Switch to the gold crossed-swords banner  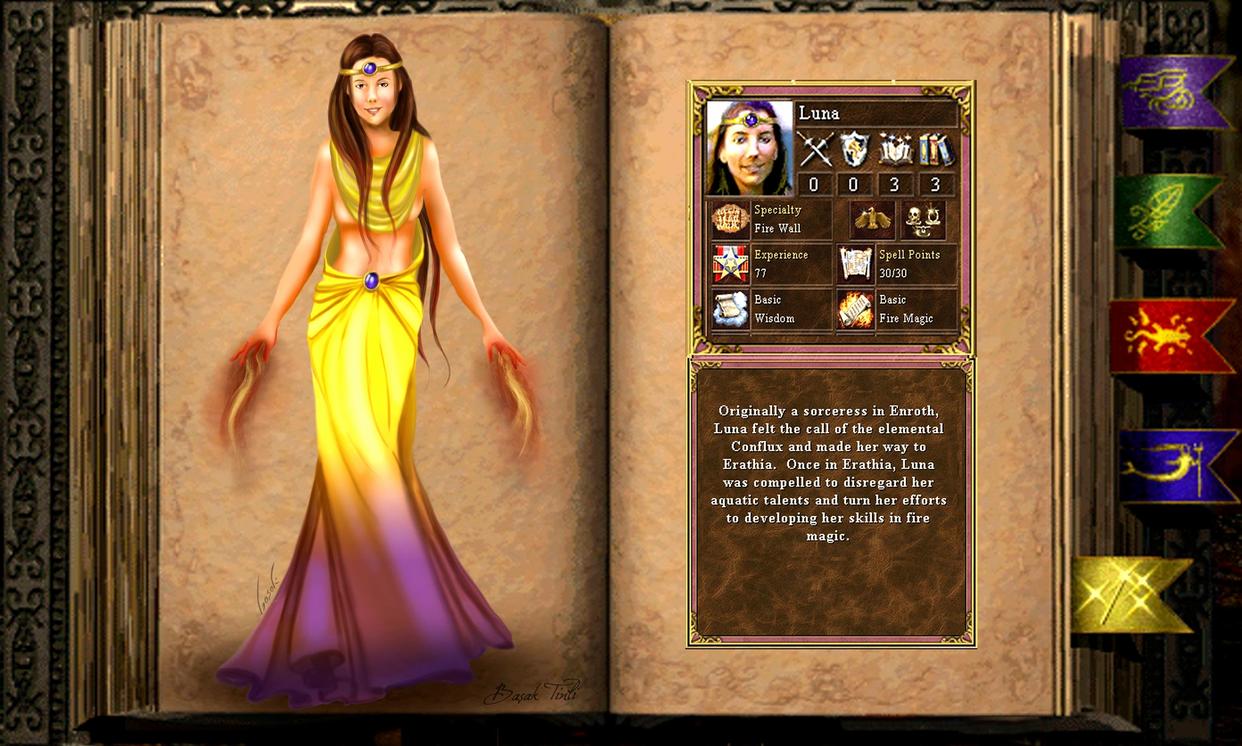pyautogui.click(x=1129, y=594)
